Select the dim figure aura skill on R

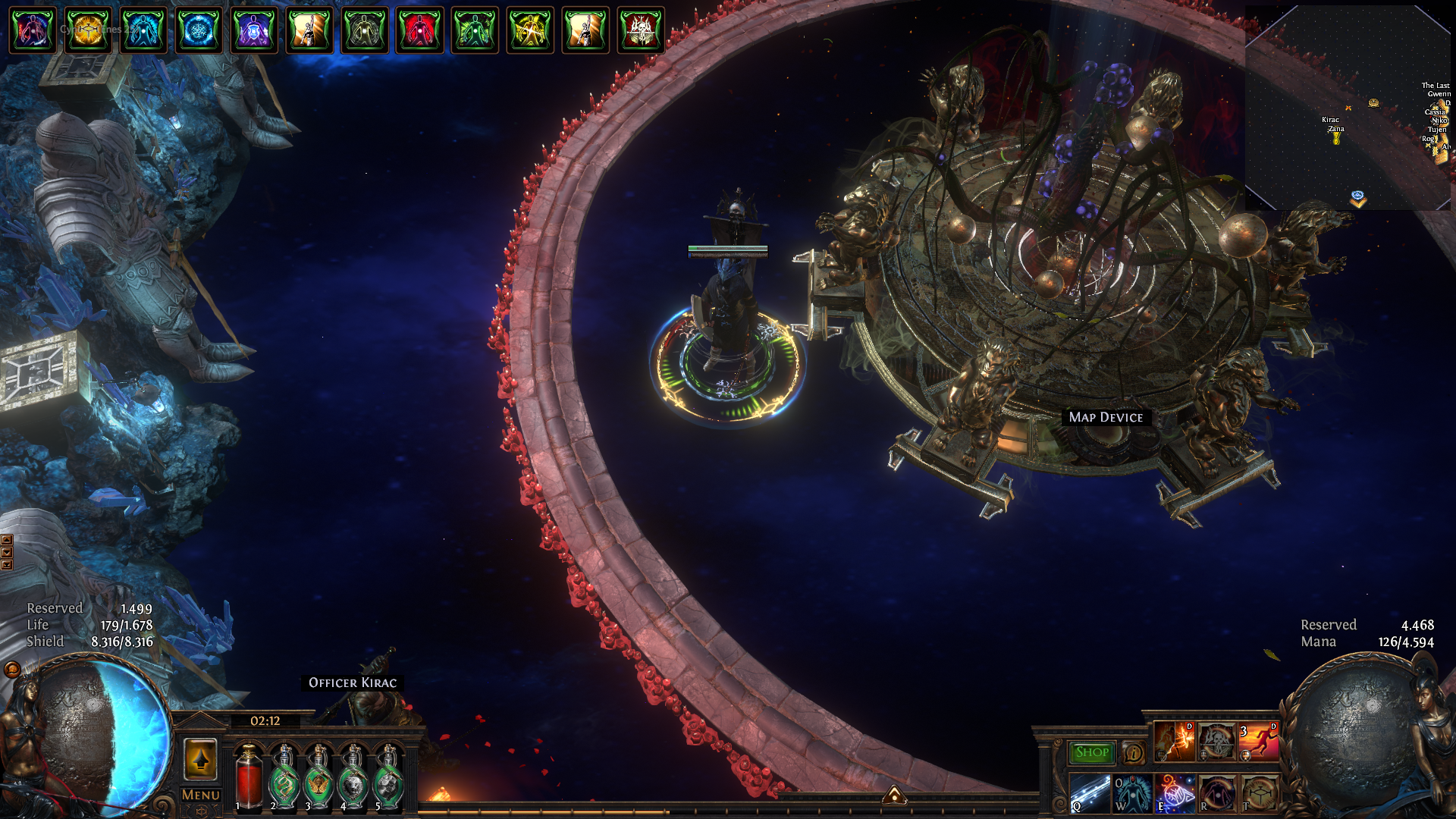tap(1216, 793)
